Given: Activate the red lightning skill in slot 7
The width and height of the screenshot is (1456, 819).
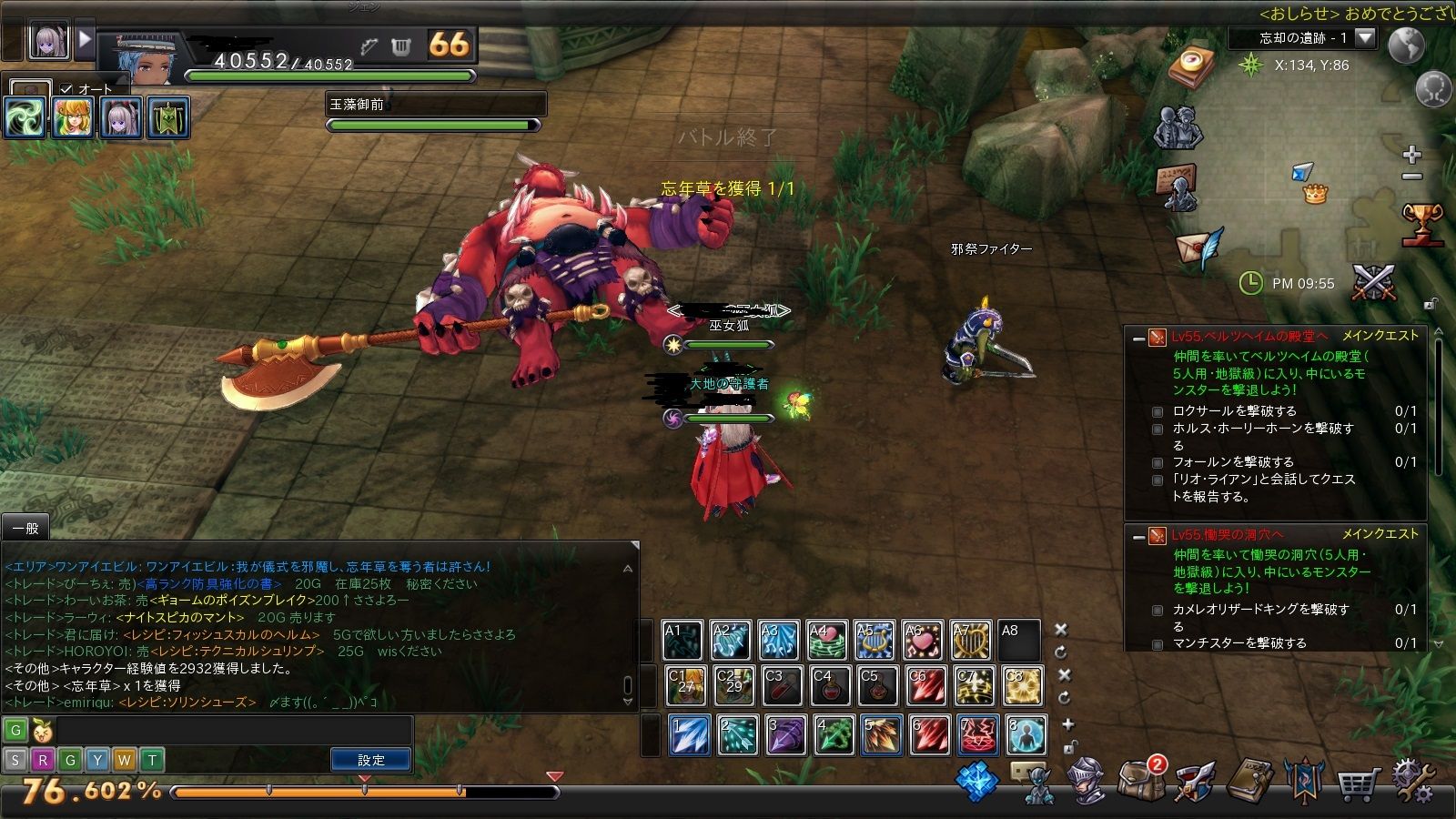Looking at the screenshot, I should pyautogui.click(x=977, y=735).
